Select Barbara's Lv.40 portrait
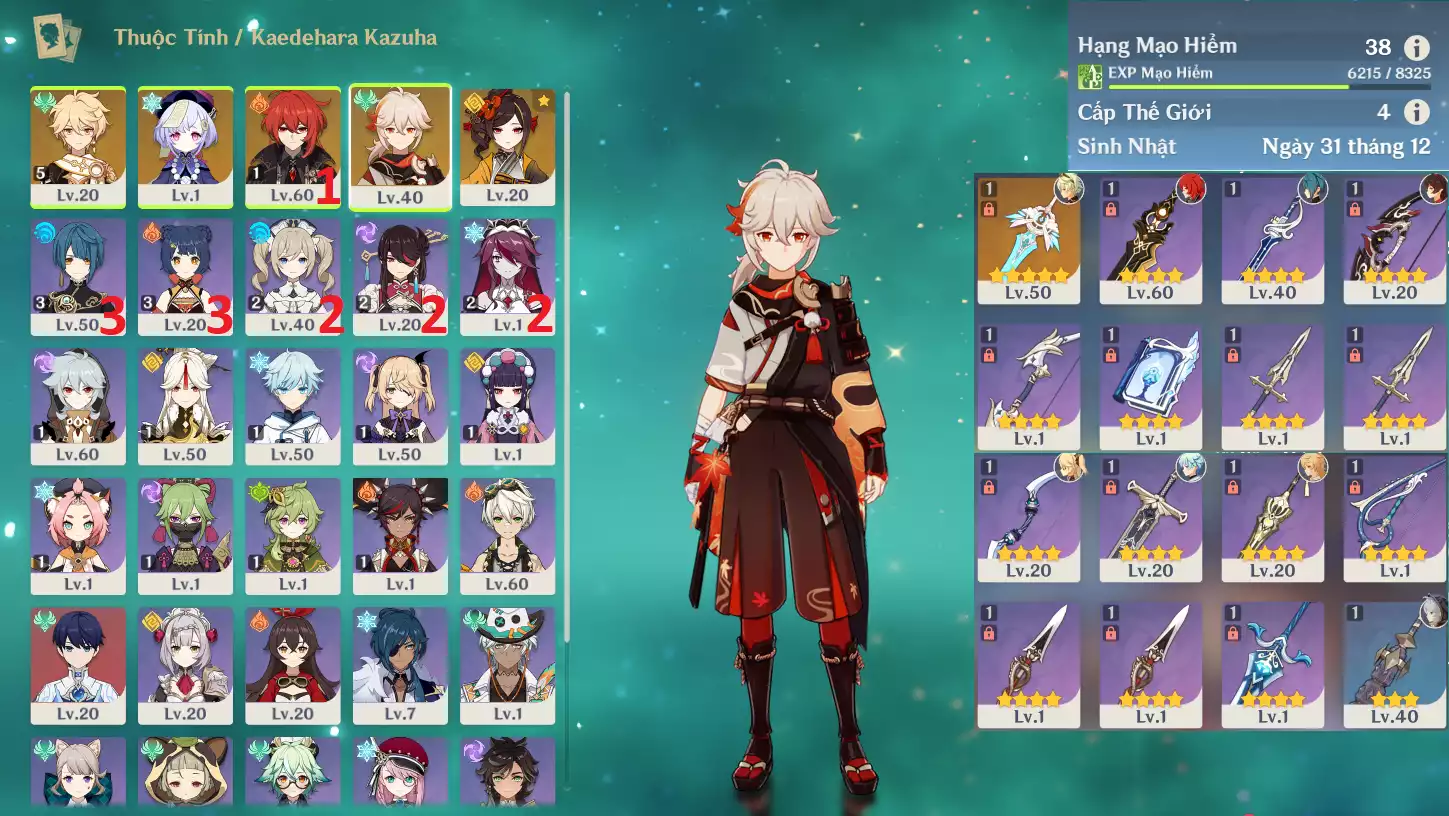This screenshot has width=1449, height=816. [292, 276]
